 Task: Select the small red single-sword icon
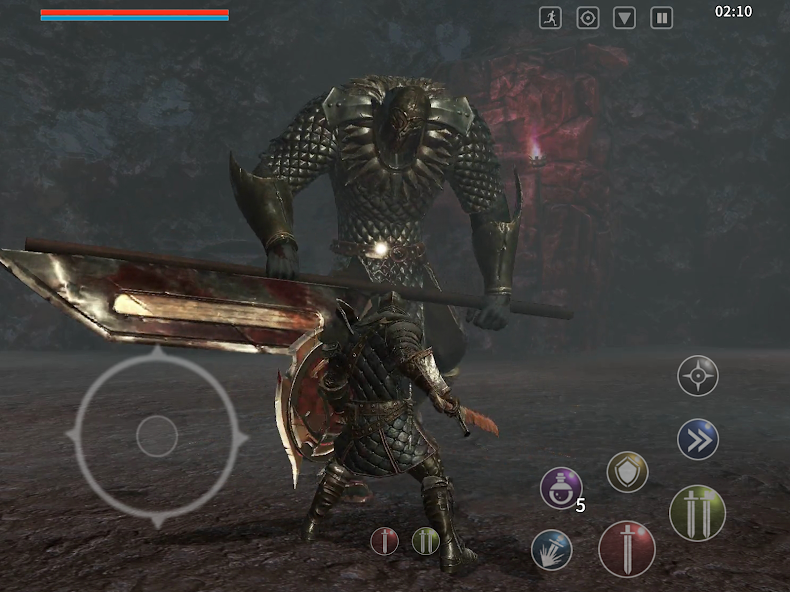[x=385, y=541]
